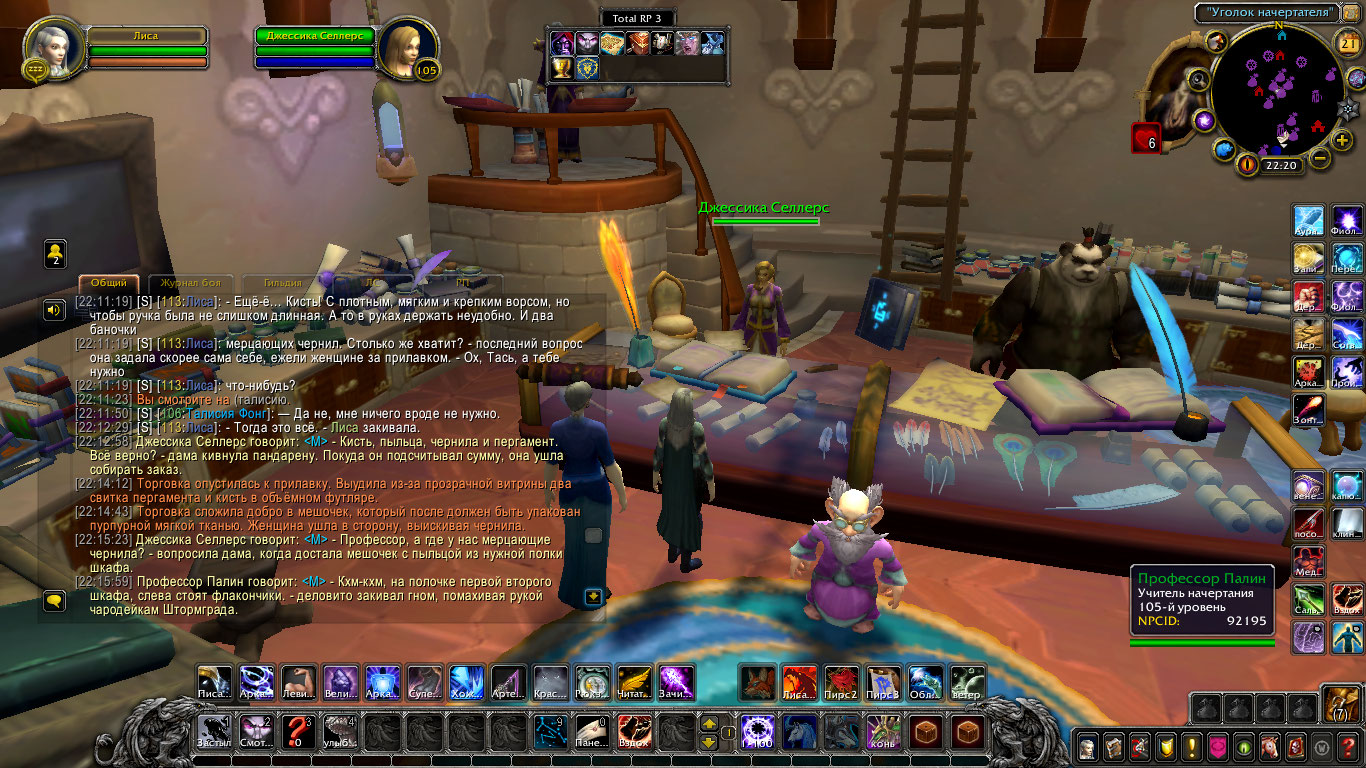Open the character info micro button
This screenshot has width=1366, height=768.
[x=1087, y=747]
